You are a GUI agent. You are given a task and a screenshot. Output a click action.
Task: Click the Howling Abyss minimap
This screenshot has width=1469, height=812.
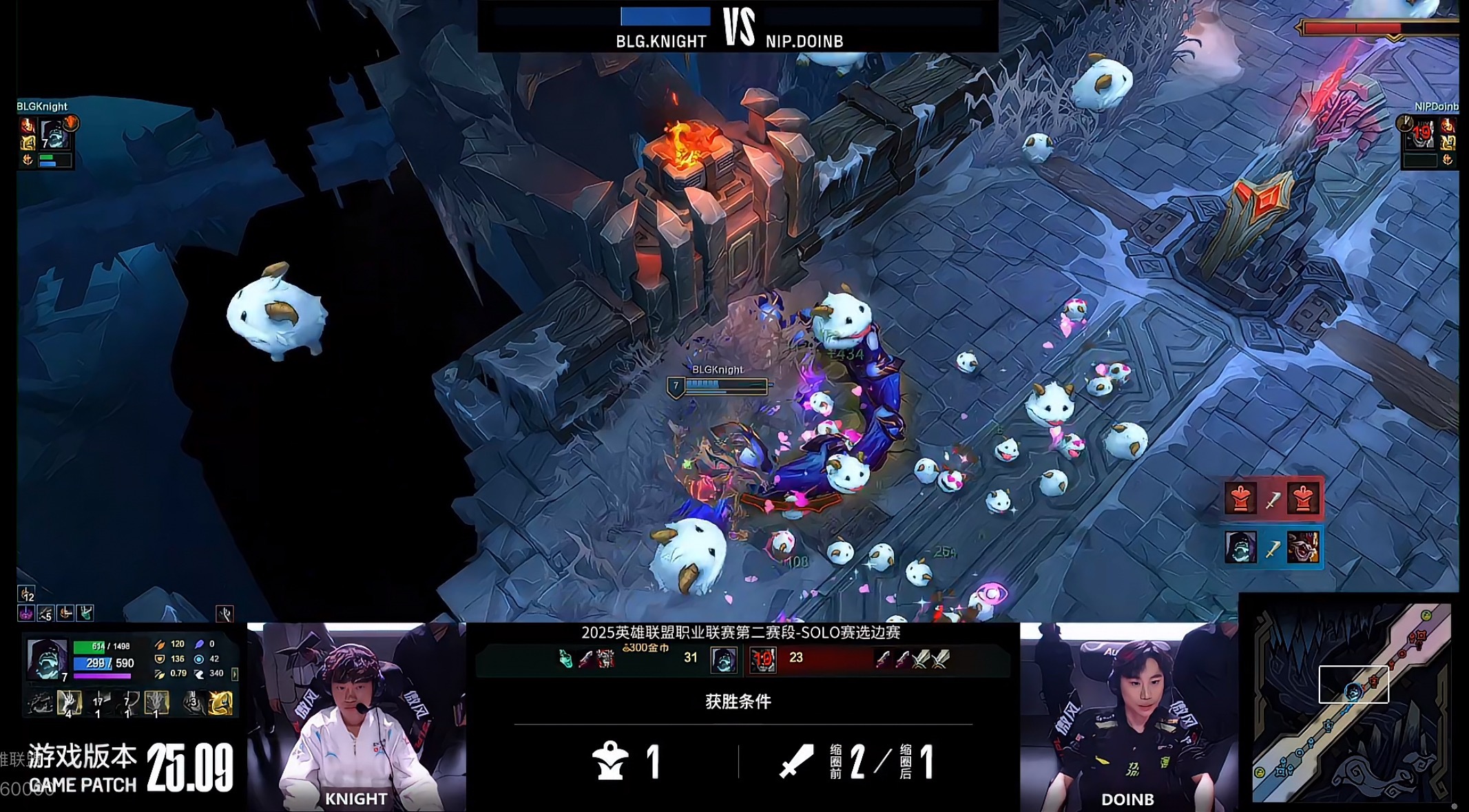click(x=1351, y=702)
